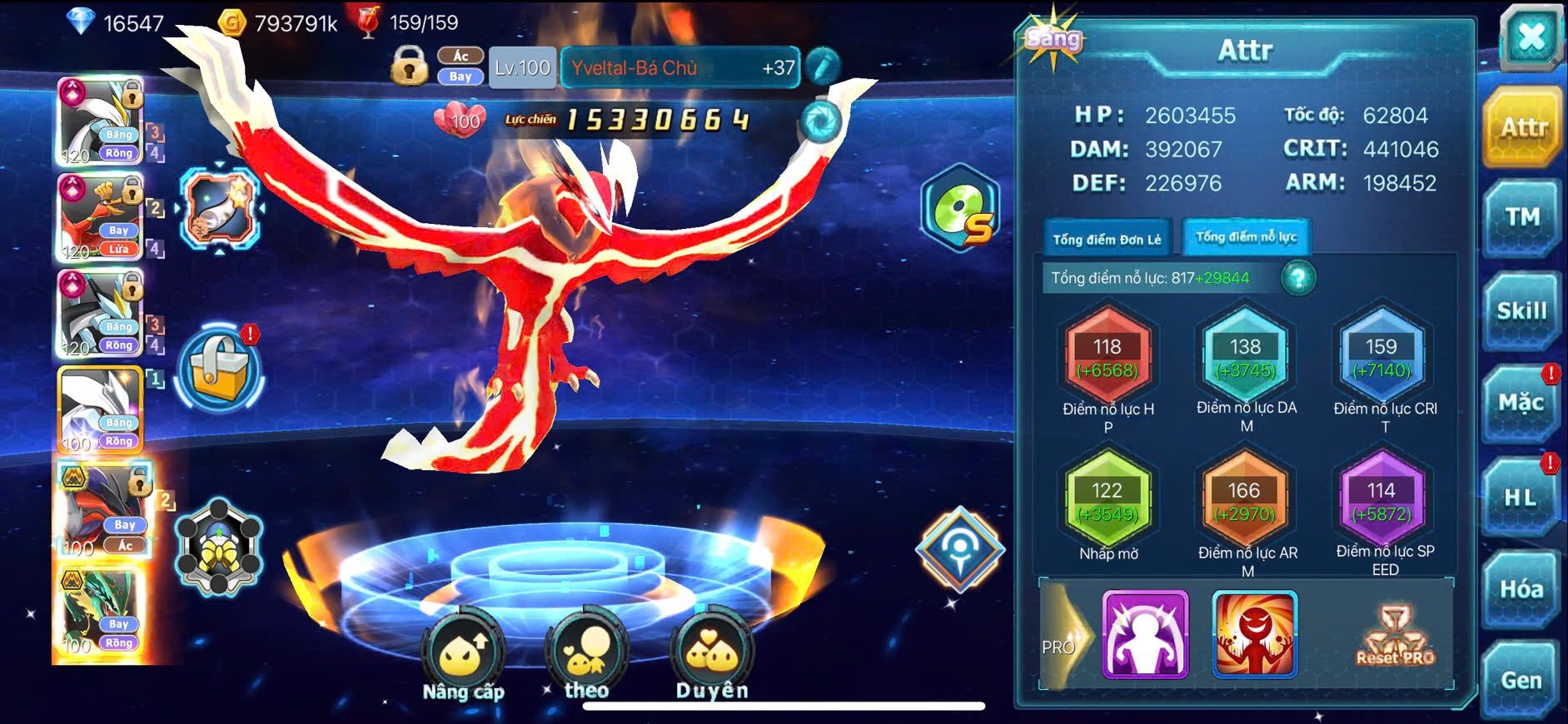Switch to the Skill tab
1568x724 pixels.
(1521, 310)
